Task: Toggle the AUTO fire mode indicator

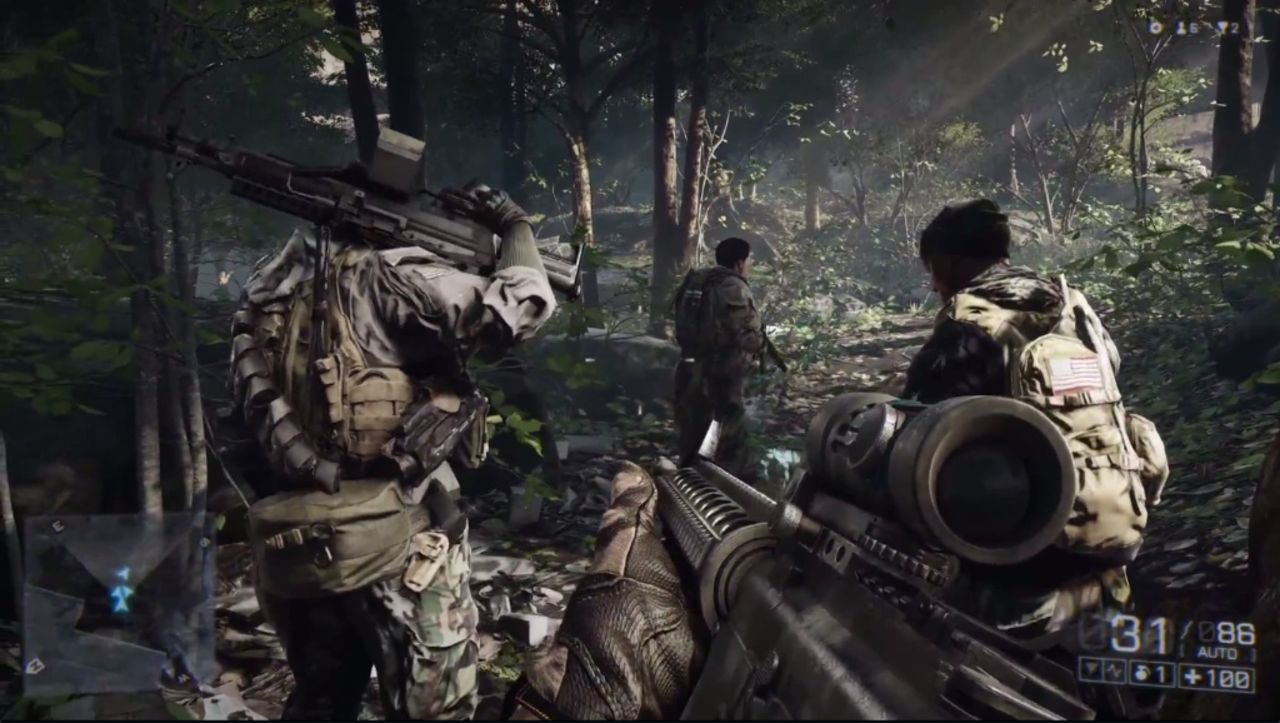Action: (x=1218, y=650)
